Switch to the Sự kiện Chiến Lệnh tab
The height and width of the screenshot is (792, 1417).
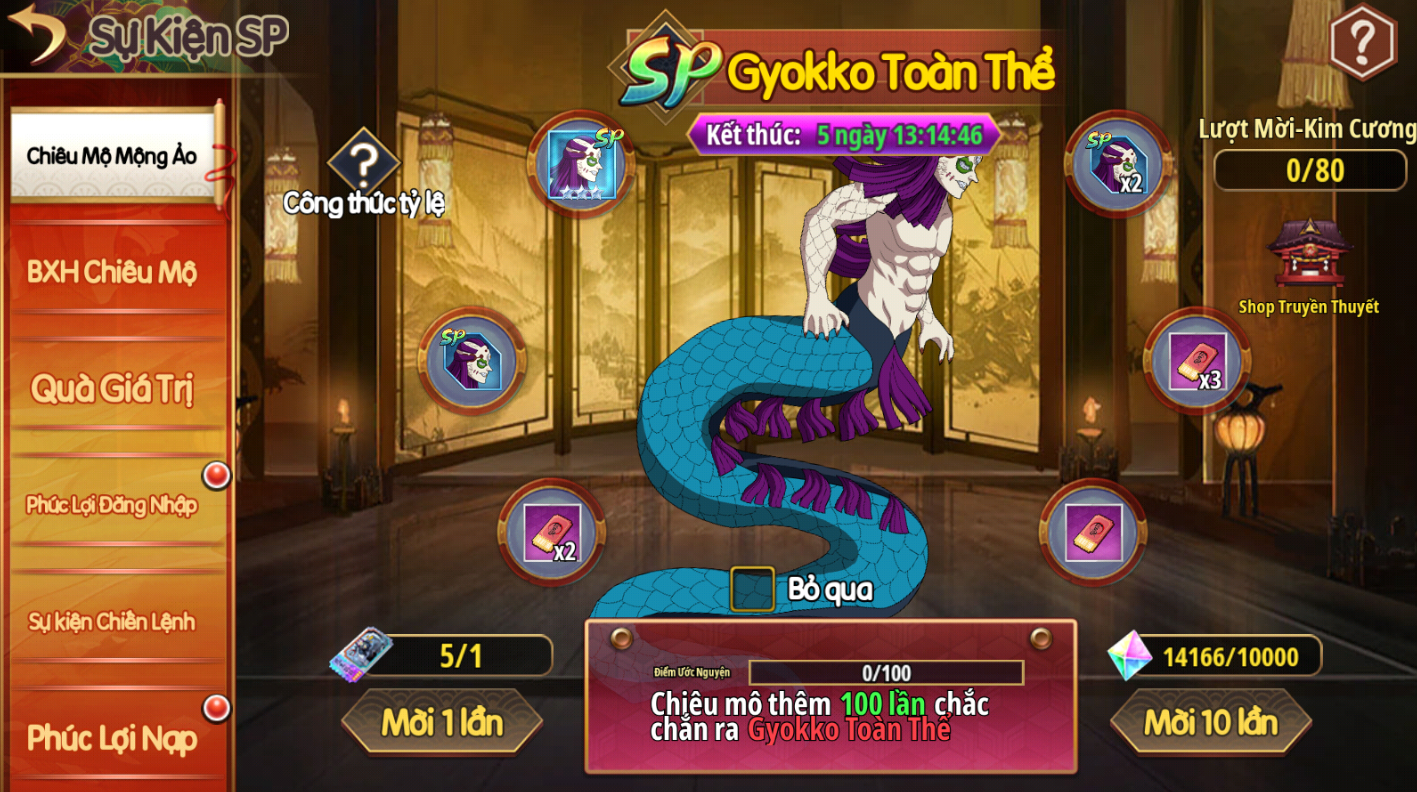coord(112,621)
